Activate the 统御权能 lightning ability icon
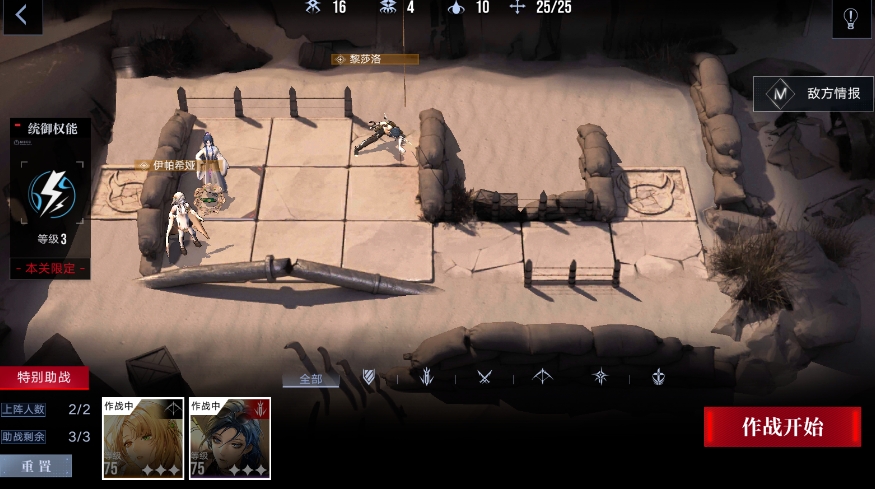The height and width of the screenshot is (489, 875). point(49,195)
